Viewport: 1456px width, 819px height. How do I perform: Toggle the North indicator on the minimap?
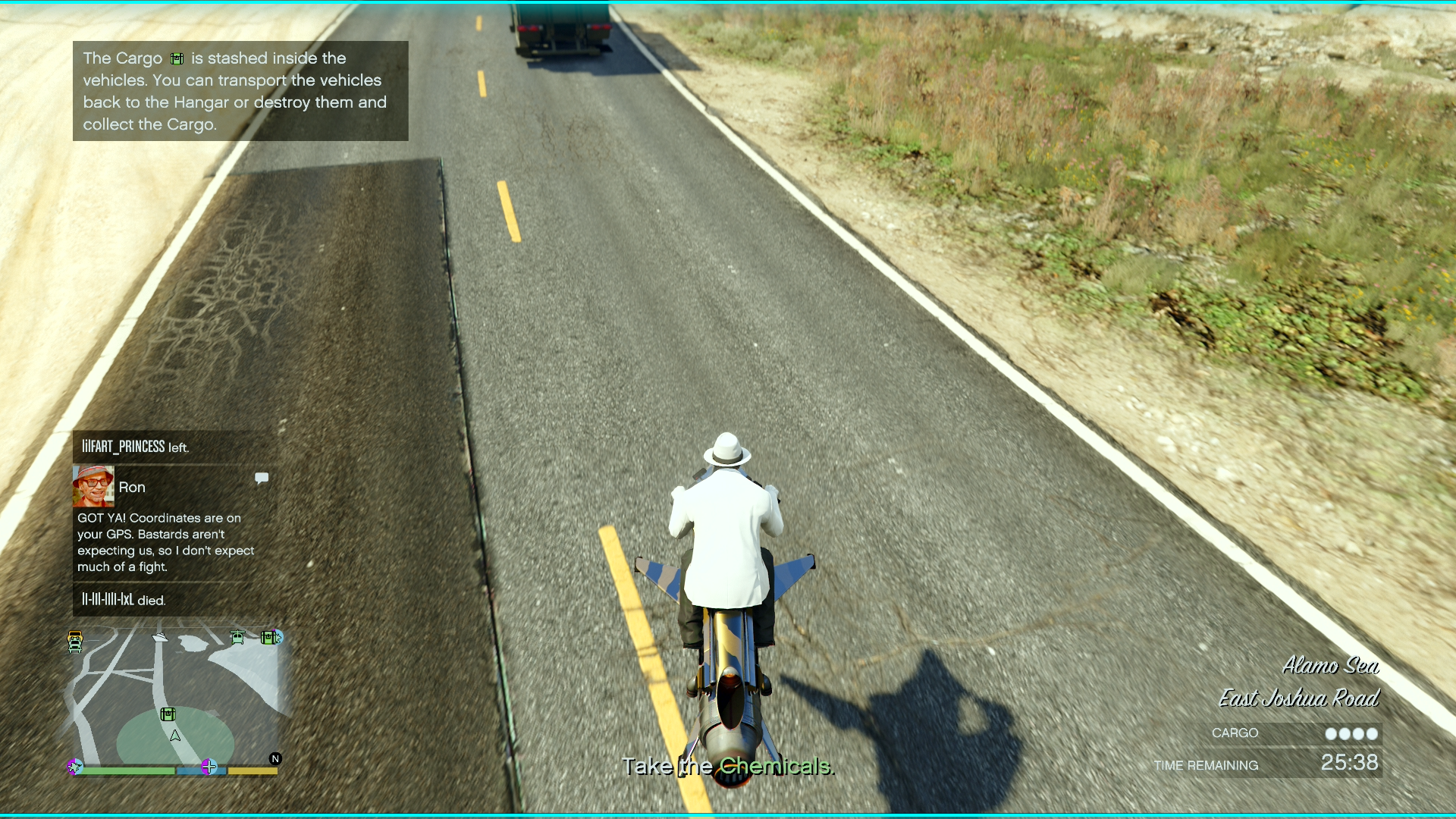276,758
